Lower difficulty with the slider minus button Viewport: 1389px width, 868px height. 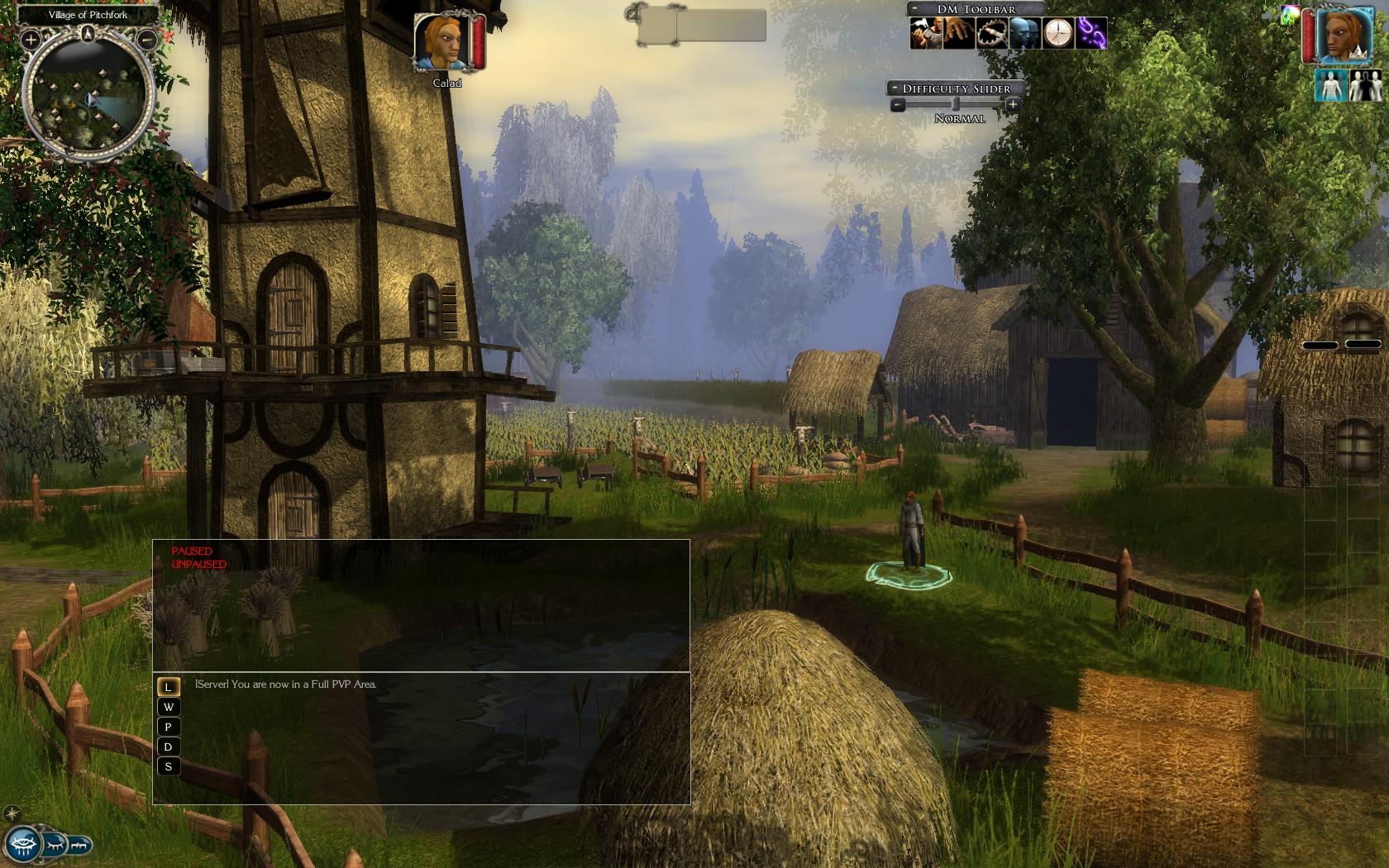[x=898, y=105]
